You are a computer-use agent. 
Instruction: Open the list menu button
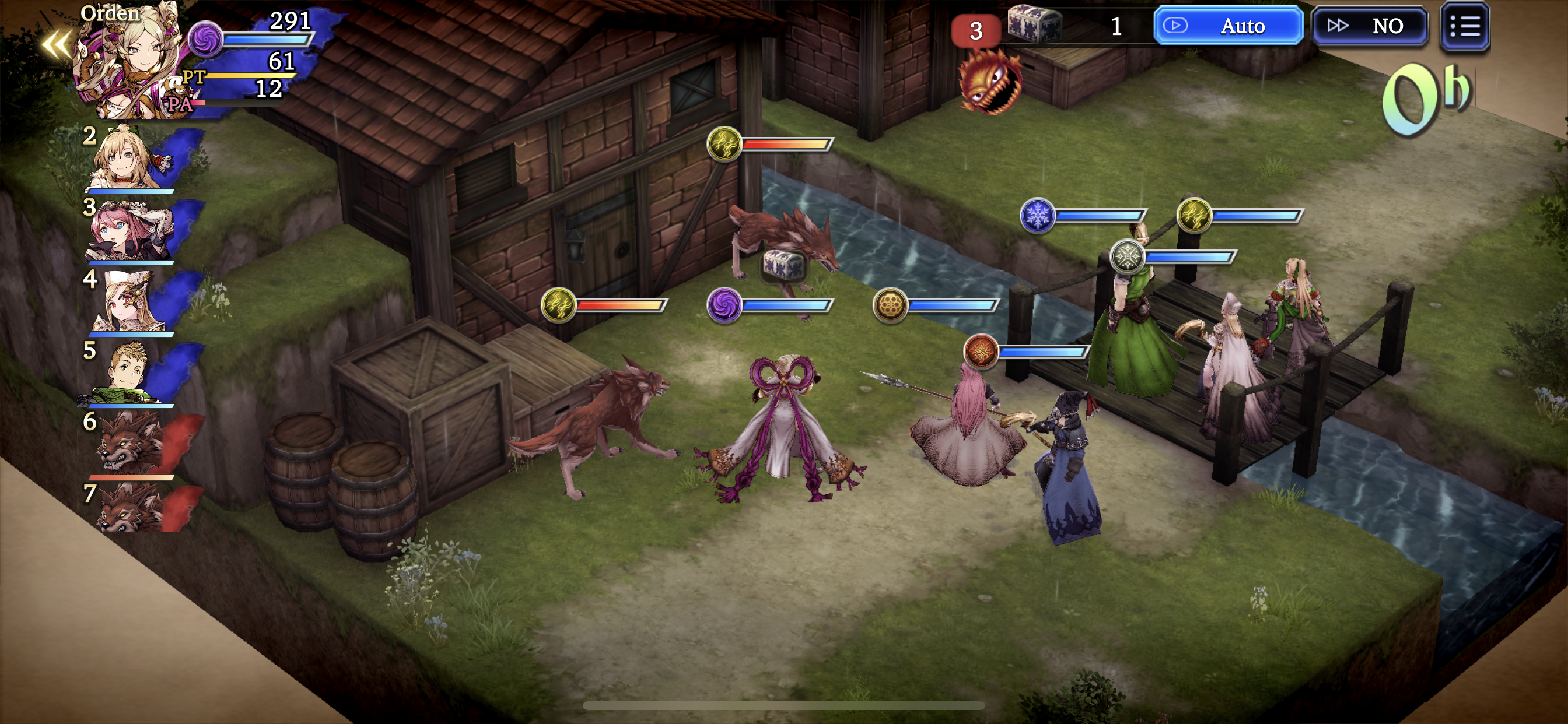(1465, 26)
